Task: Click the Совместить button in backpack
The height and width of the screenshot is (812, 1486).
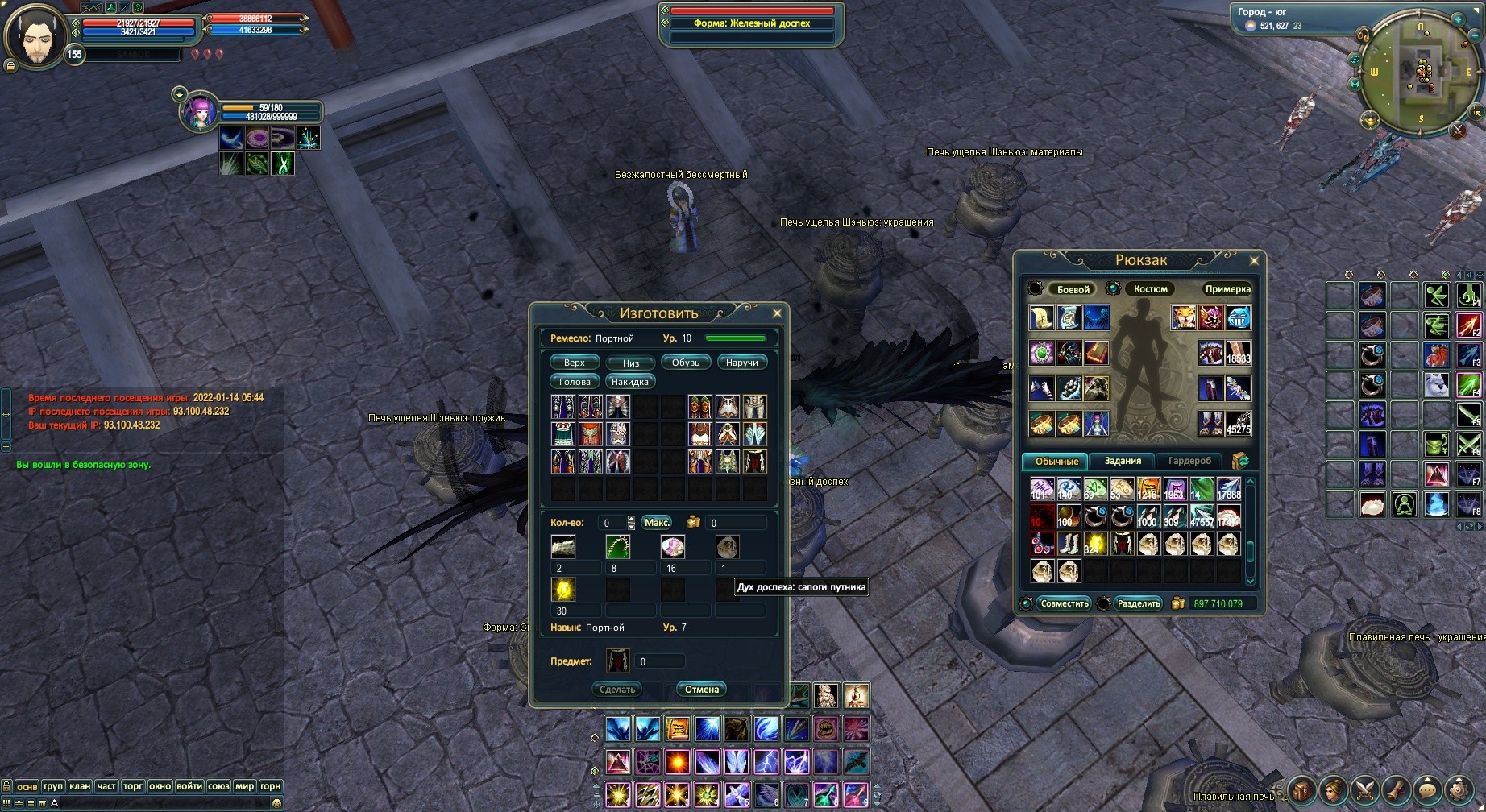Action: (1064, 603)
